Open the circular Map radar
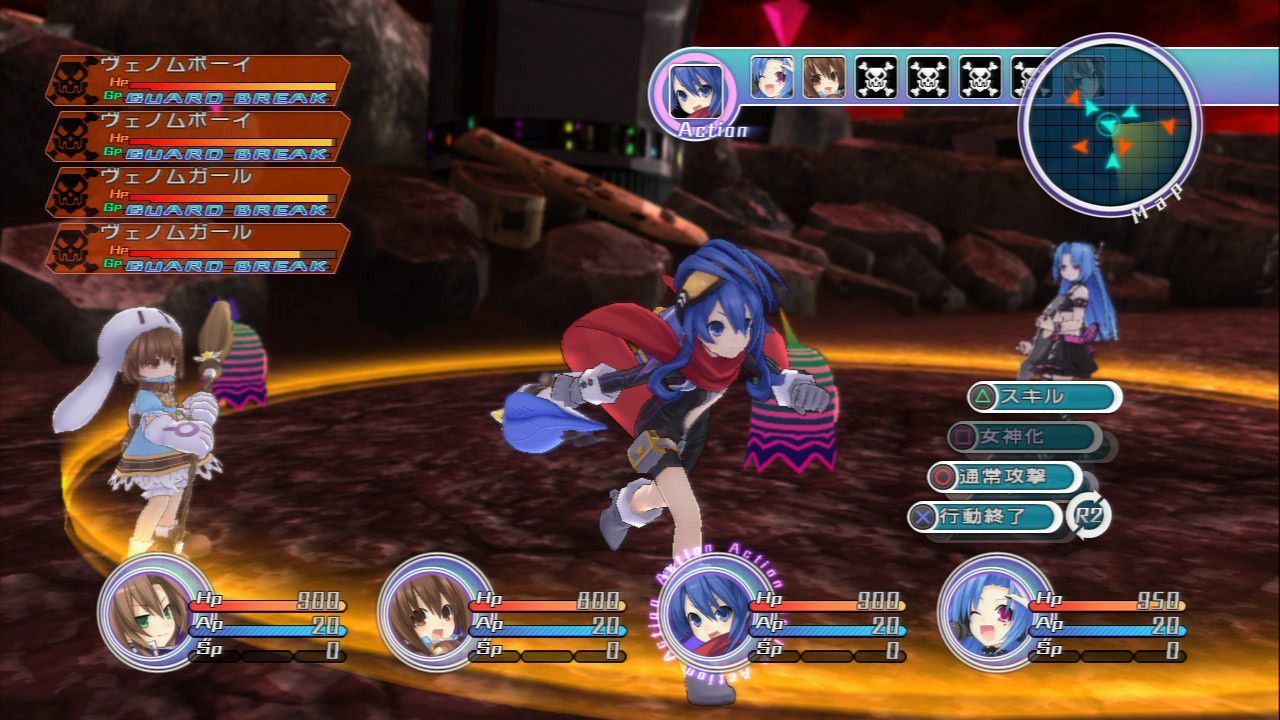This screenshot has width=1280, height=720. click(x=1113, y=125)
